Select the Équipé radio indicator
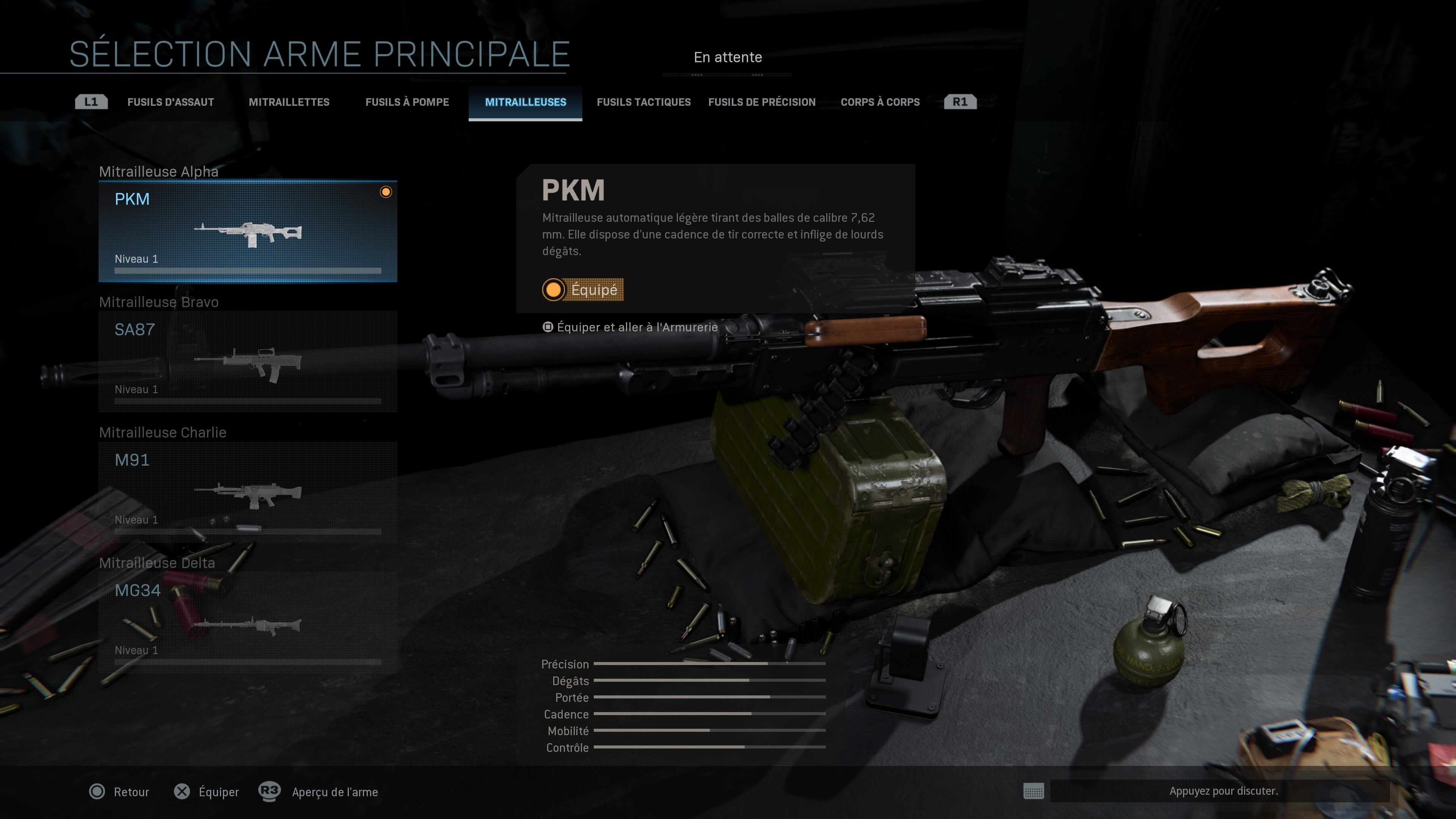Image resolution: width=1456 pixels, height=819 pixels. coord(553,290)
